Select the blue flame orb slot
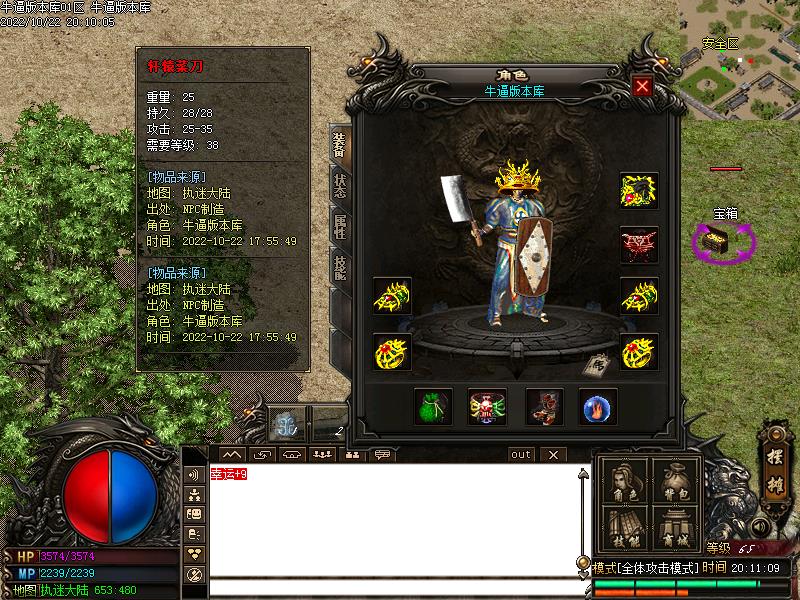Image resolution: width=800 pixels, height=600 pixels. tap(598, 406)
